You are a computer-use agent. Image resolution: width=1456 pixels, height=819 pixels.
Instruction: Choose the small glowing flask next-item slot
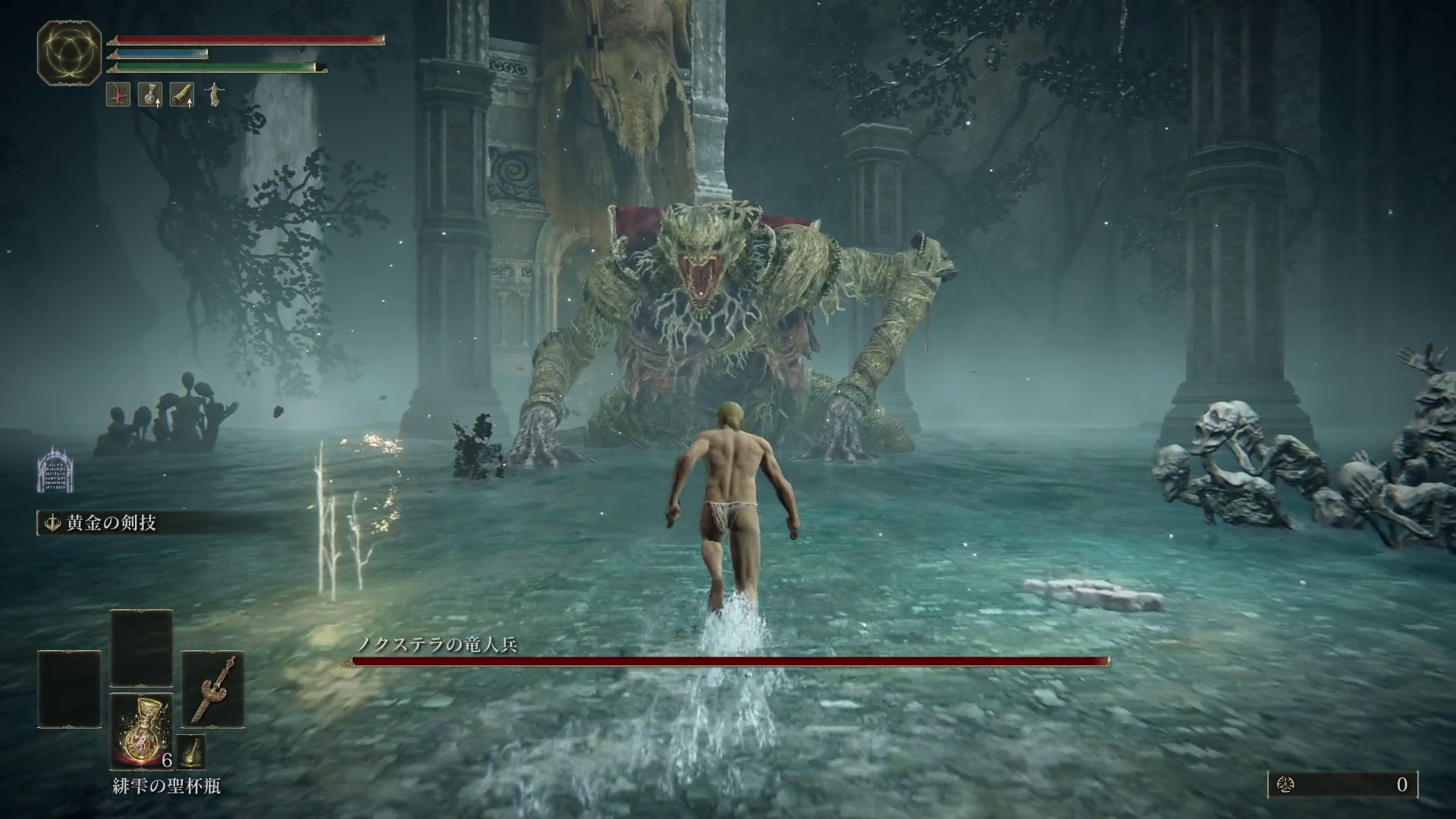[x=191, y=752]
